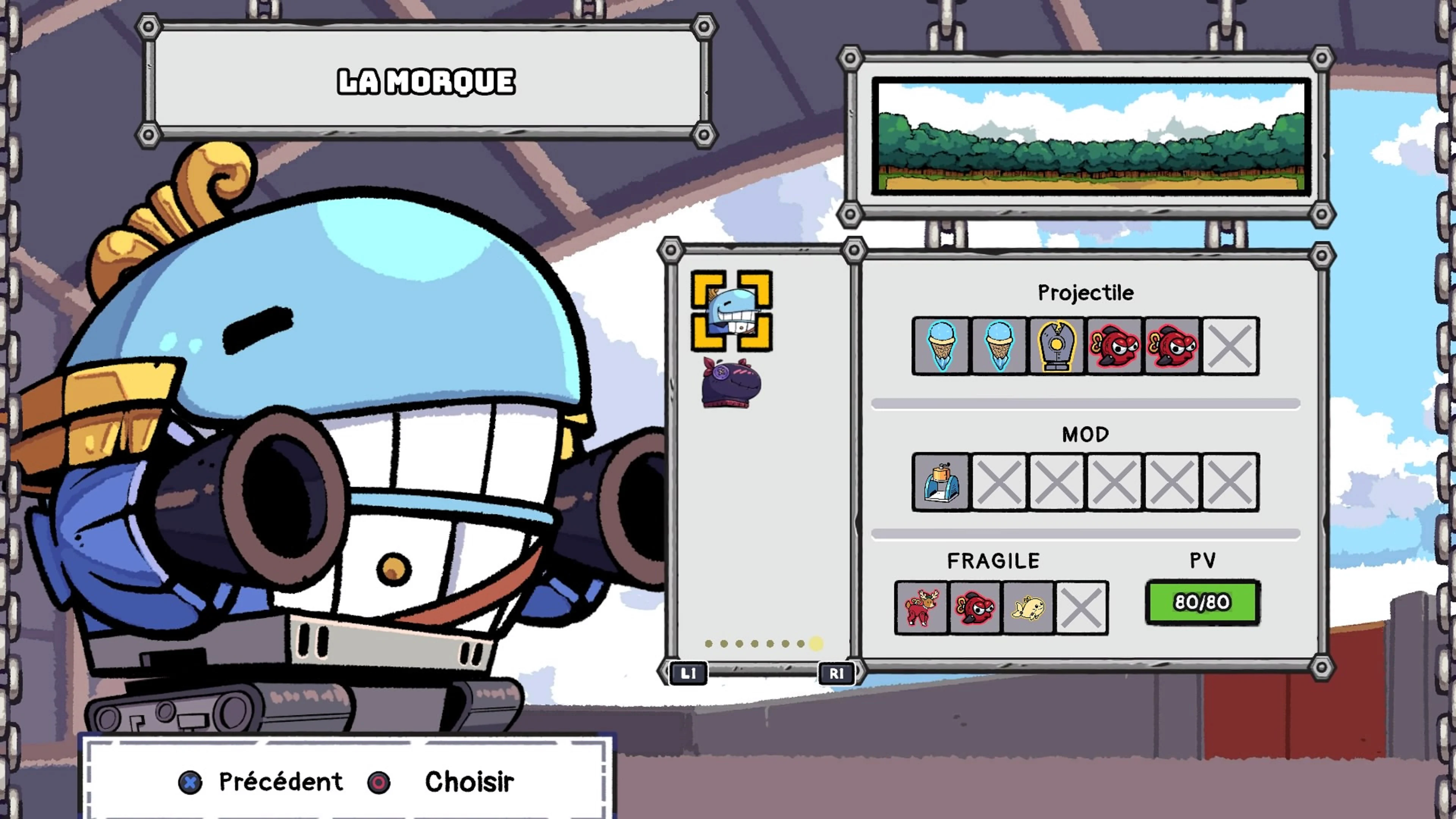Click the green 80/80 PV bar
Image resolution: width=1456 pixels, height=819 pixels.
coord(1198,602)
